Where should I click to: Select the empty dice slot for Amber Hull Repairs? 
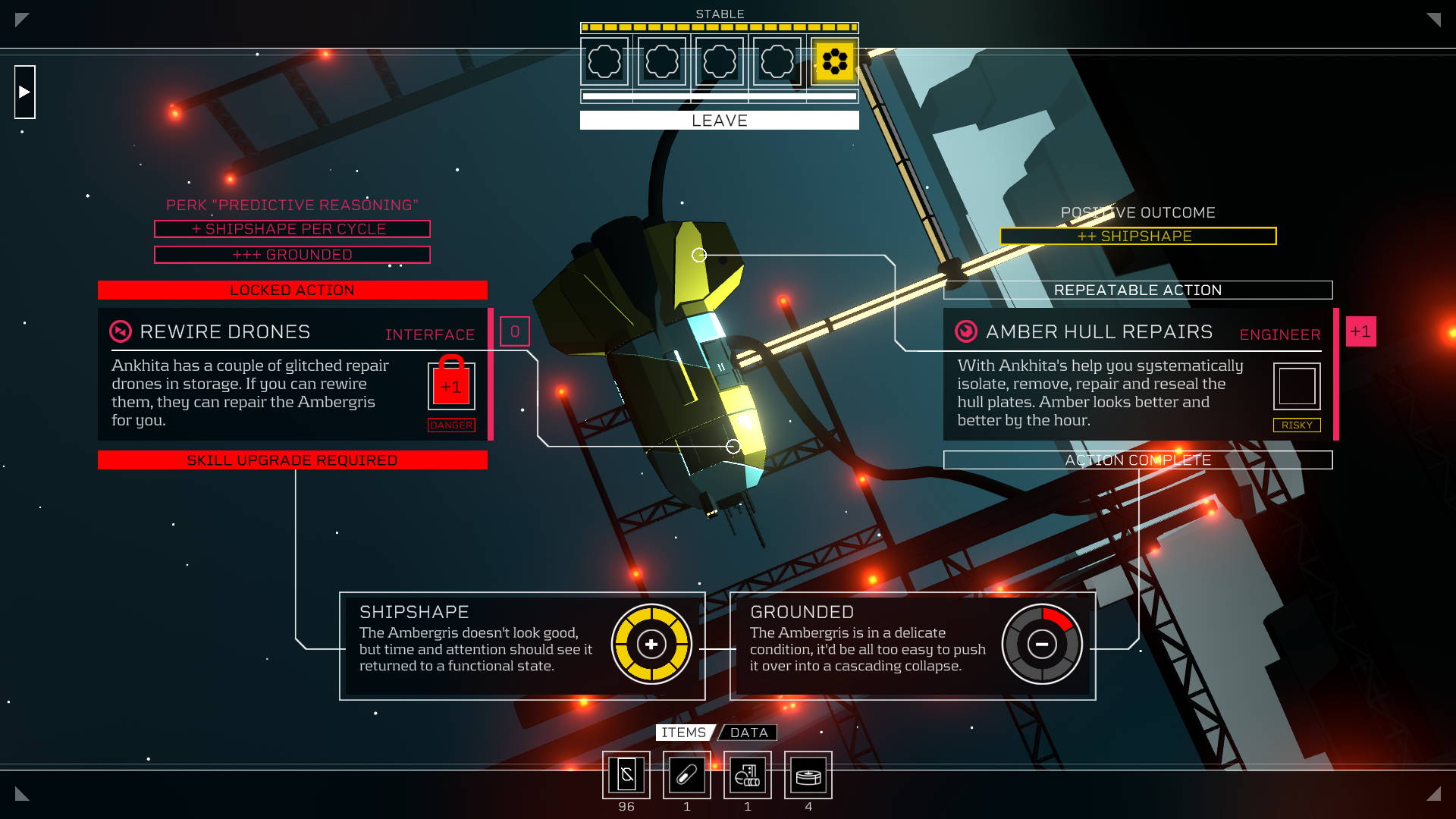pos(1296,386)
